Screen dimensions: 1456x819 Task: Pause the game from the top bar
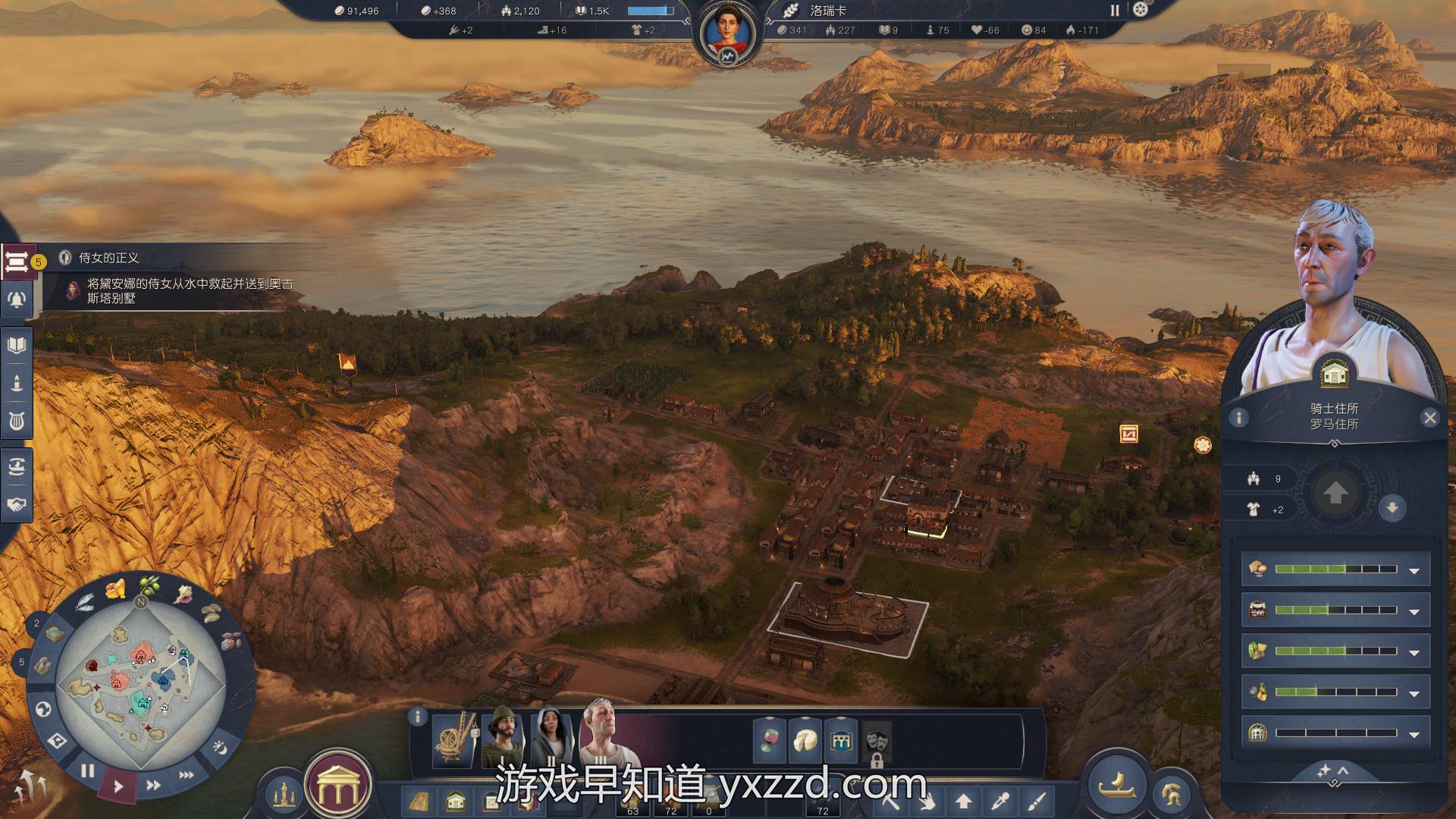(x=1115, y=11)
